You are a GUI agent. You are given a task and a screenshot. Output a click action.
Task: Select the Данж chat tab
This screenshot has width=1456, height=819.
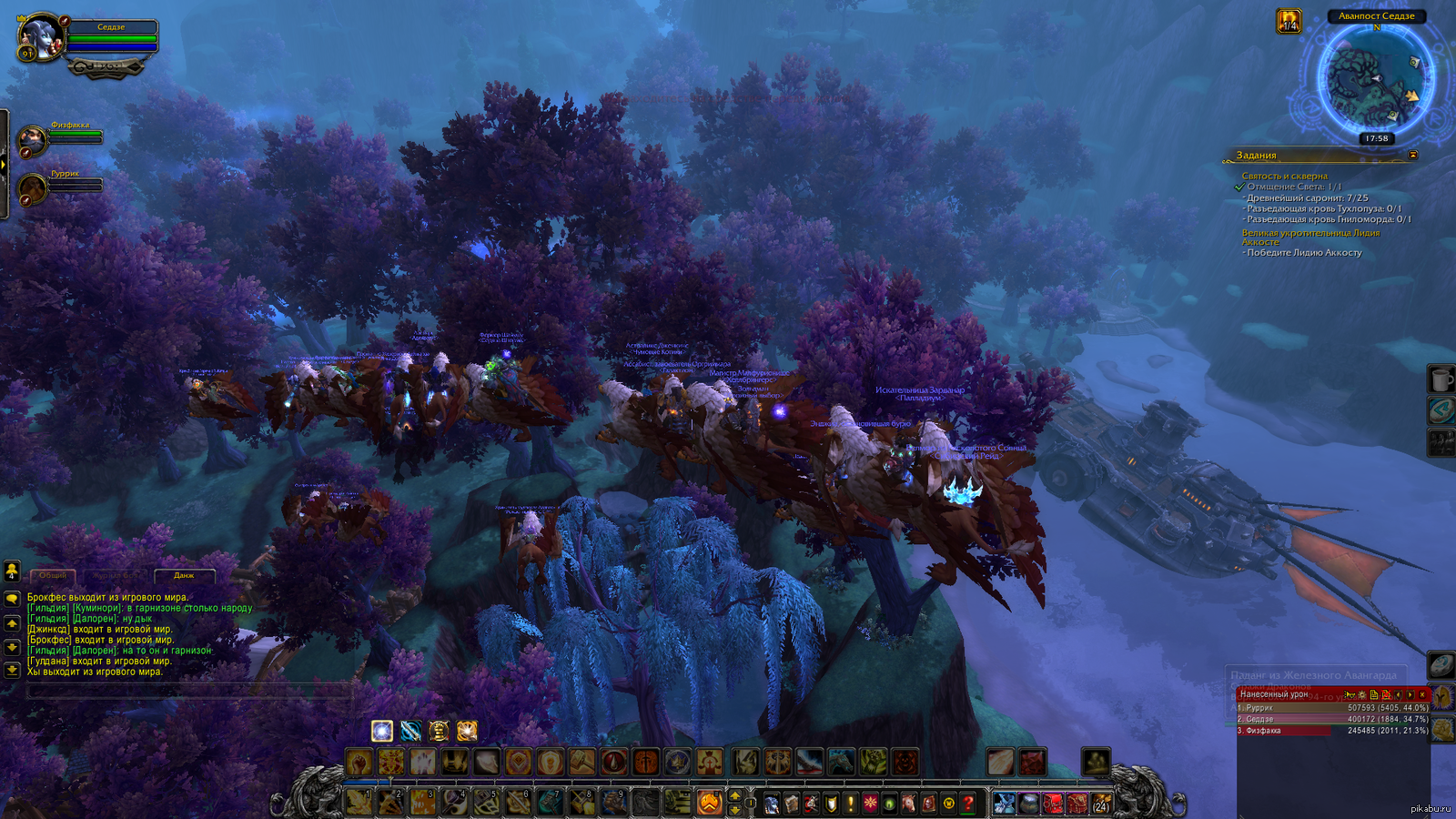click(184, 575)
